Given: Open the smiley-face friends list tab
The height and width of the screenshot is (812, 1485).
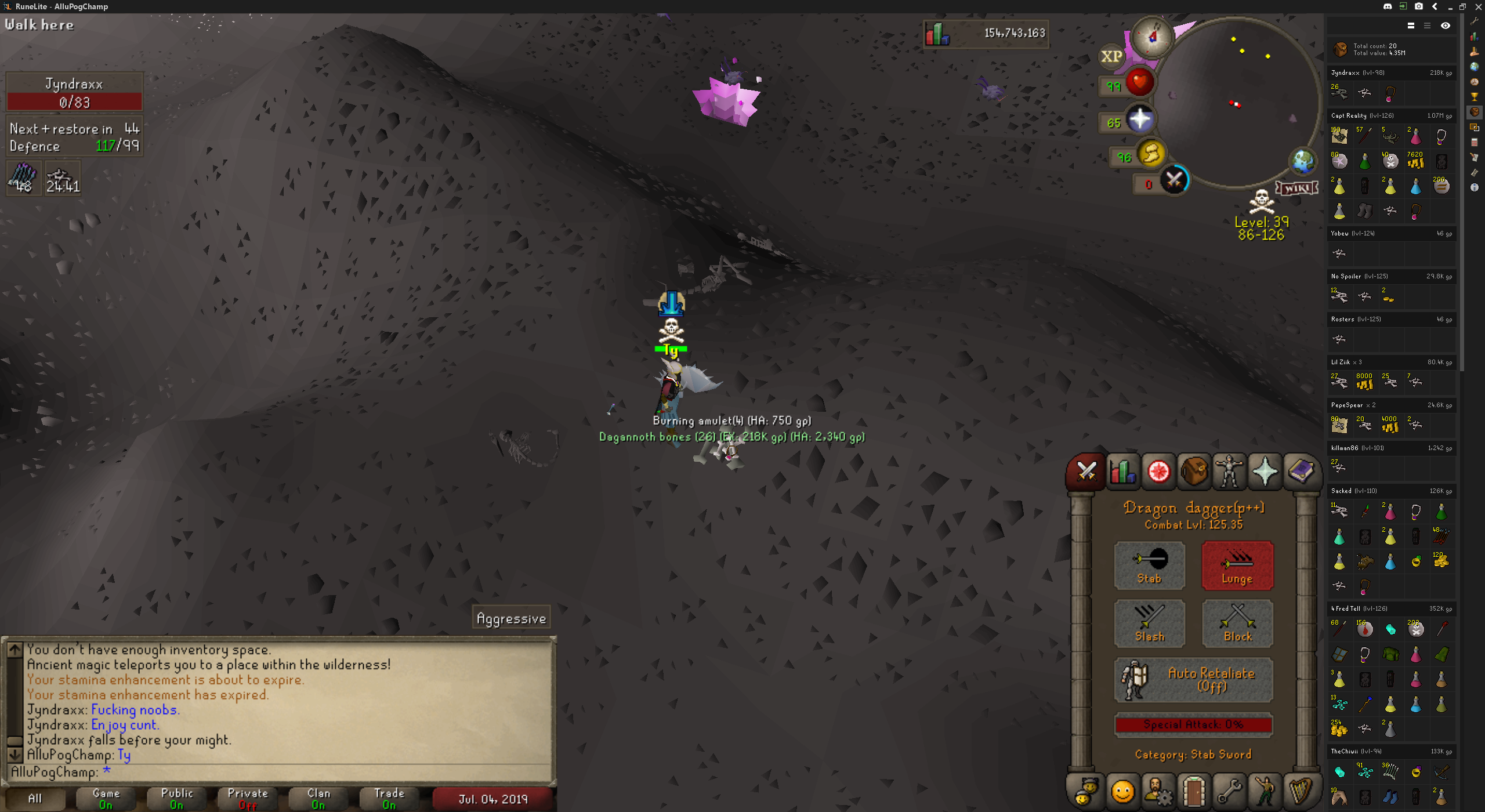Looking at the screenshot, I should click(x=1122, y=791).
